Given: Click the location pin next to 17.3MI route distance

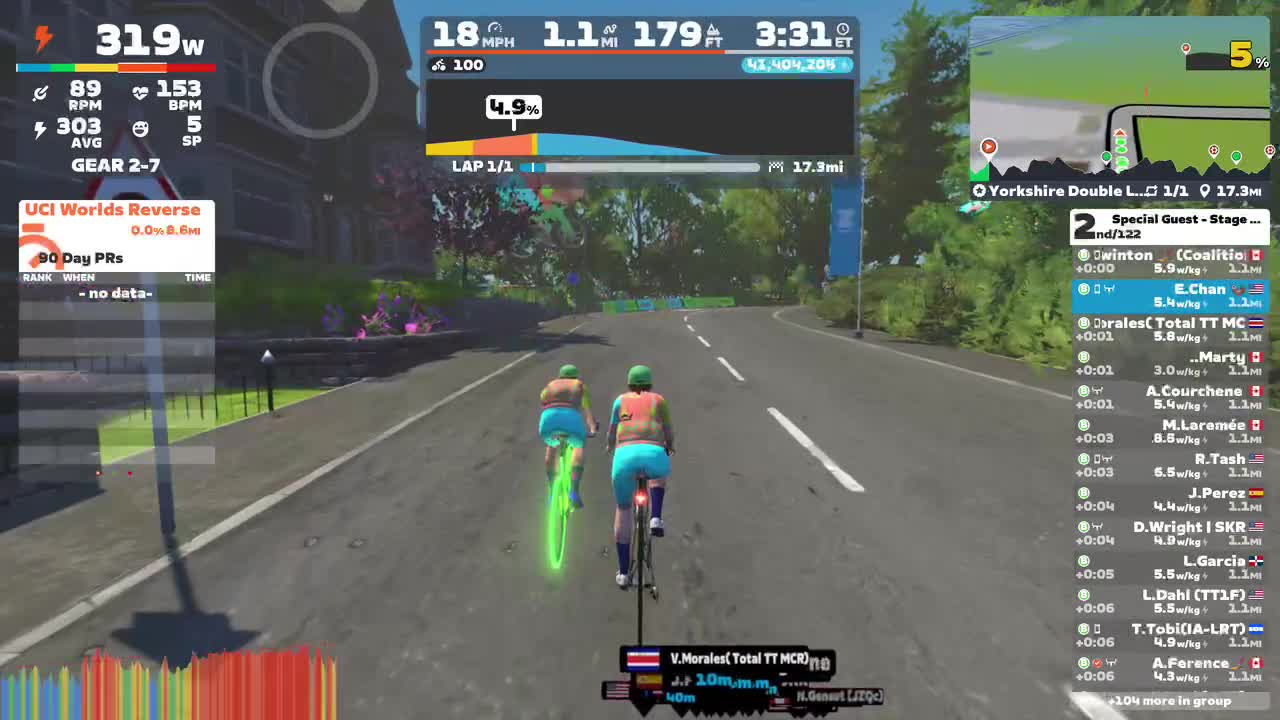Looking at the screenshot, I should click(1204, 191).
